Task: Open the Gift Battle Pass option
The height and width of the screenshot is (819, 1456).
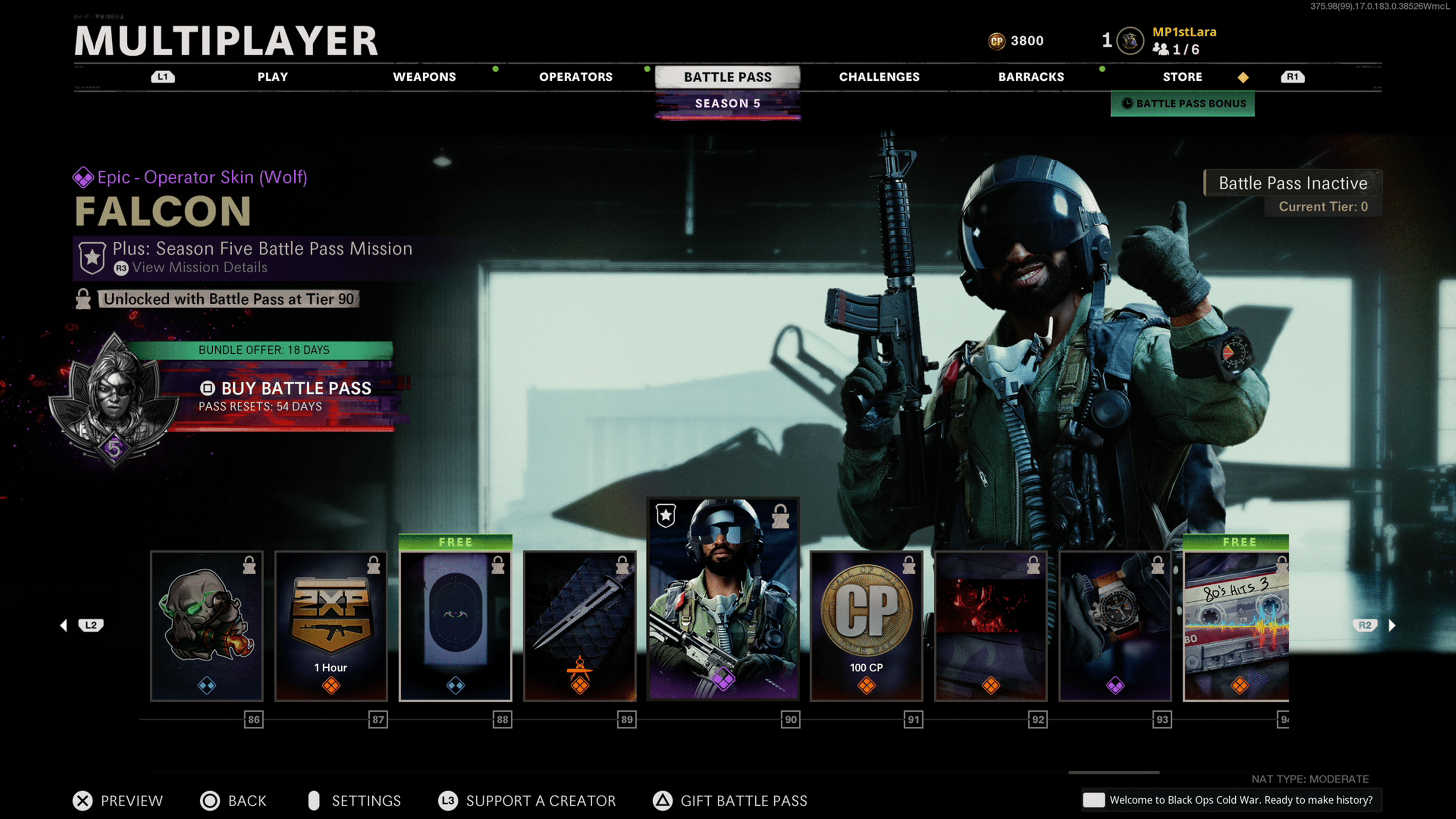Action: coord(731,800)
